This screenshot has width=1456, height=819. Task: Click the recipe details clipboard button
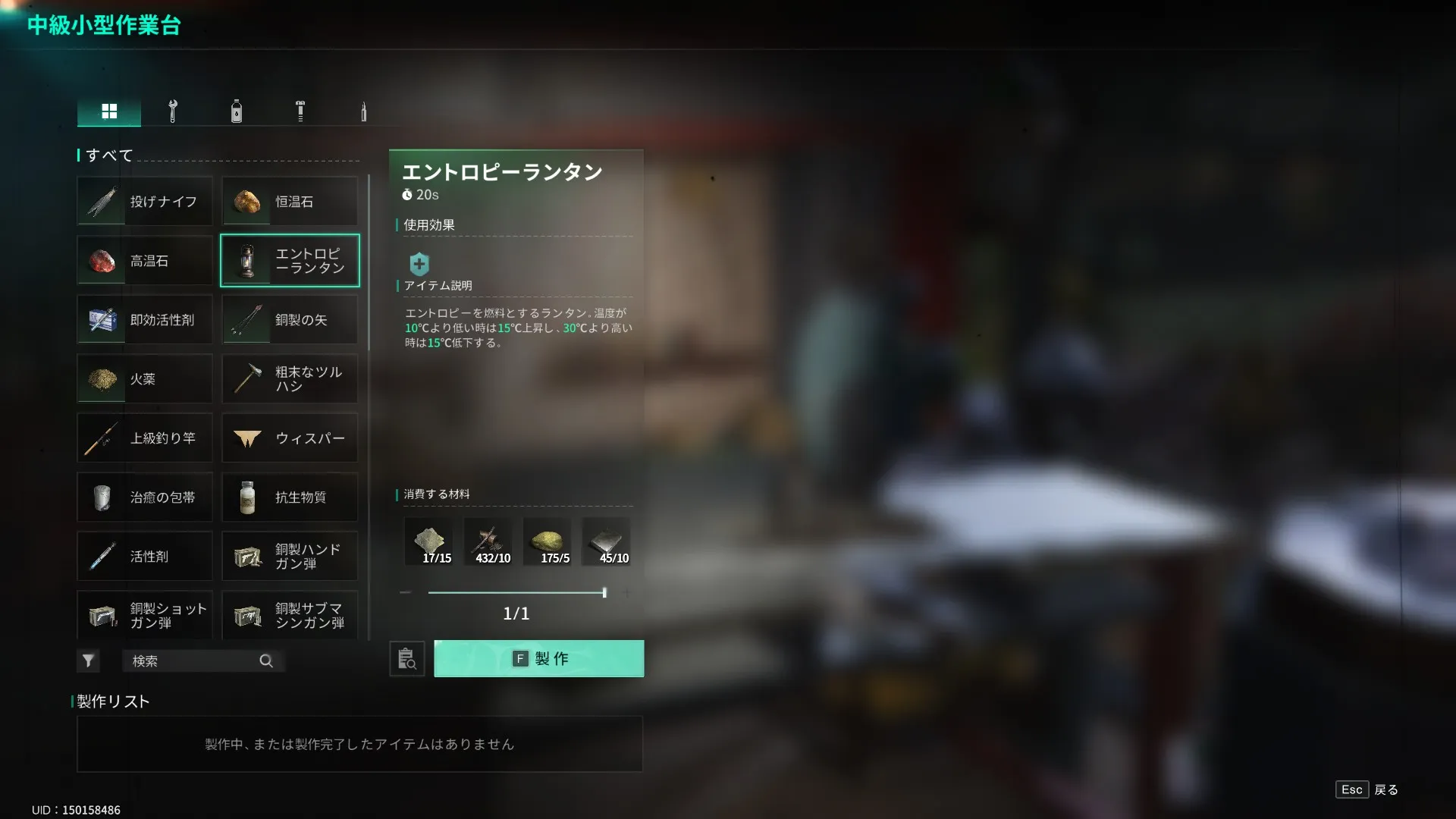pyautogui.click(x=407, y=659)
